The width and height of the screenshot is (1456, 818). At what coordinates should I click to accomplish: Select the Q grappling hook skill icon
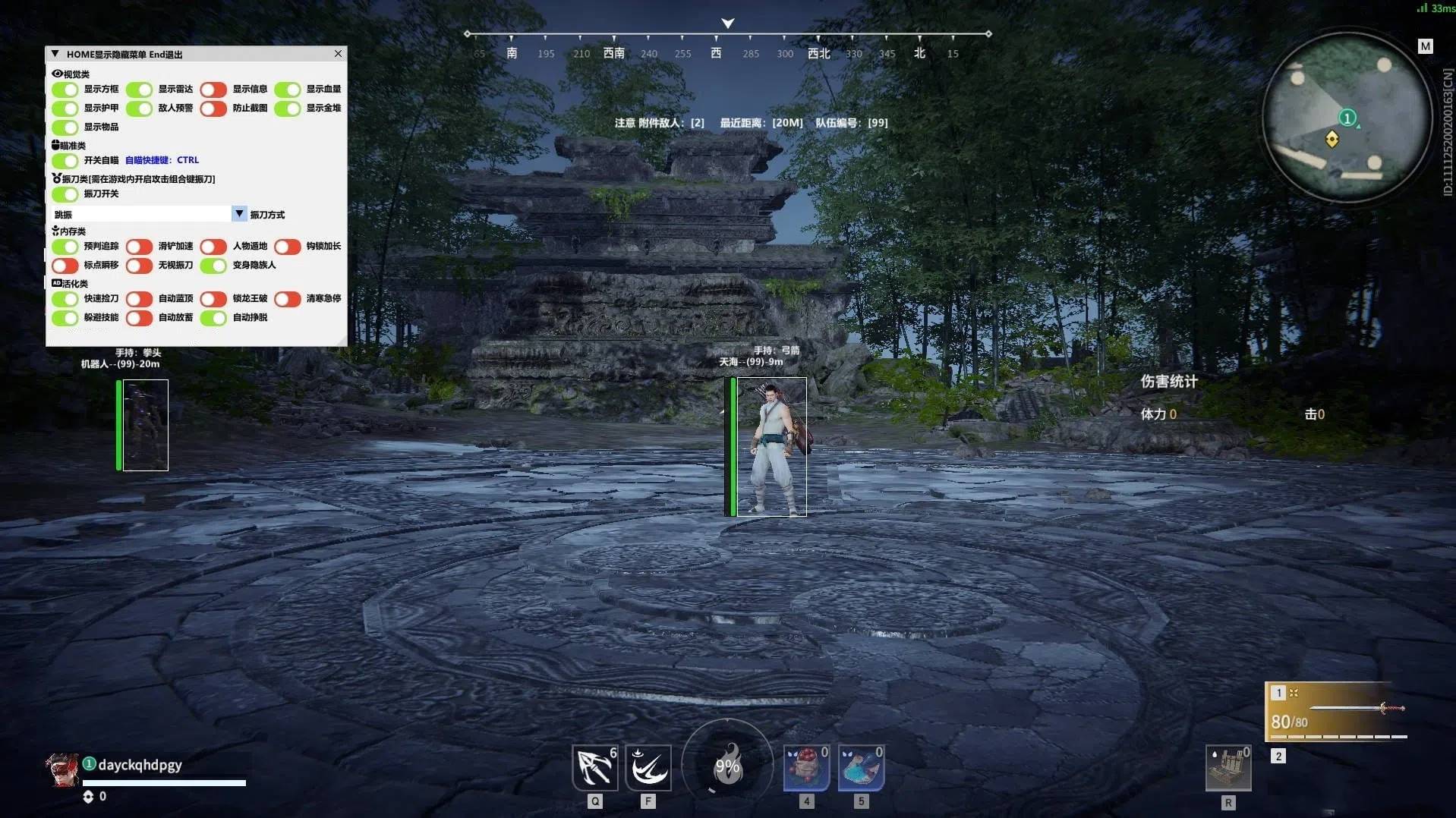coord(595,768)
